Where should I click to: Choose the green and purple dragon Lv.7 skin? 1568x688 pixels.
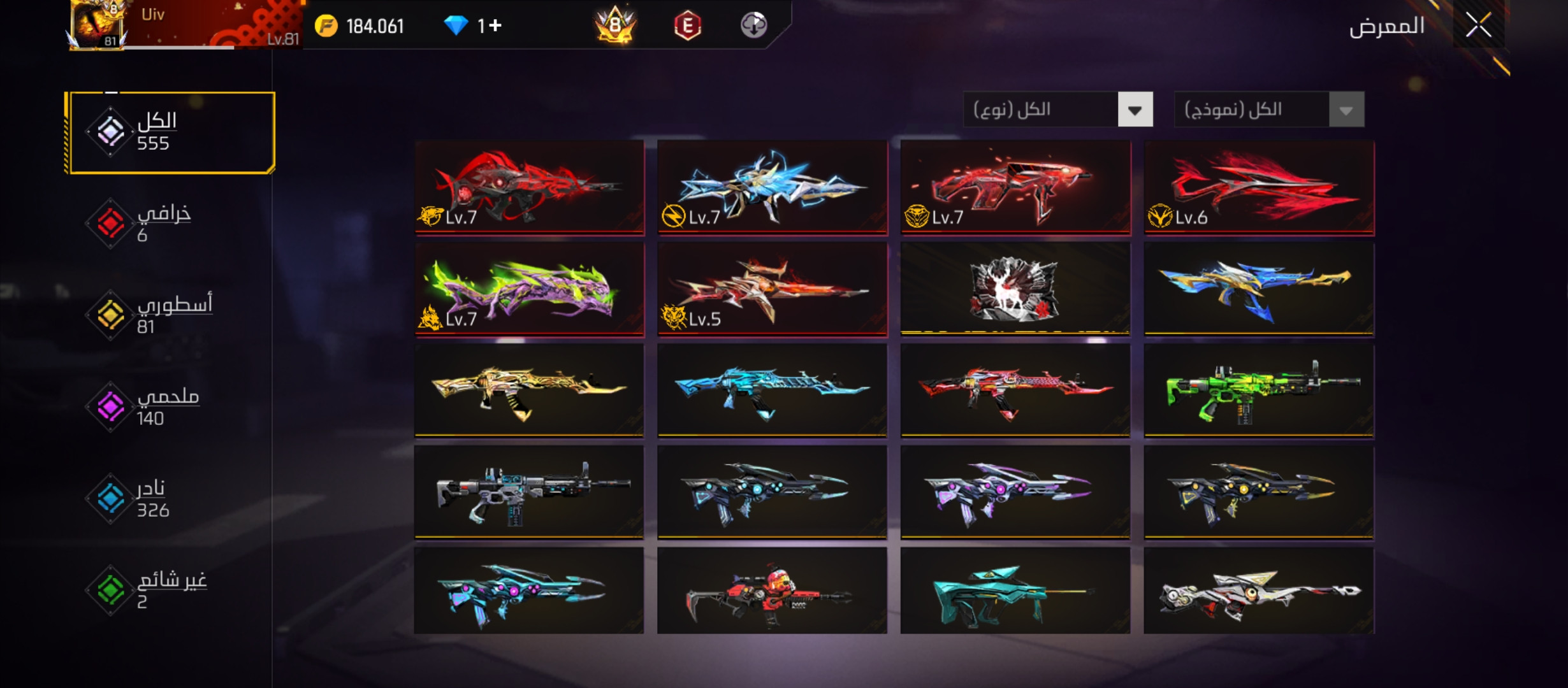click(529, 289)
